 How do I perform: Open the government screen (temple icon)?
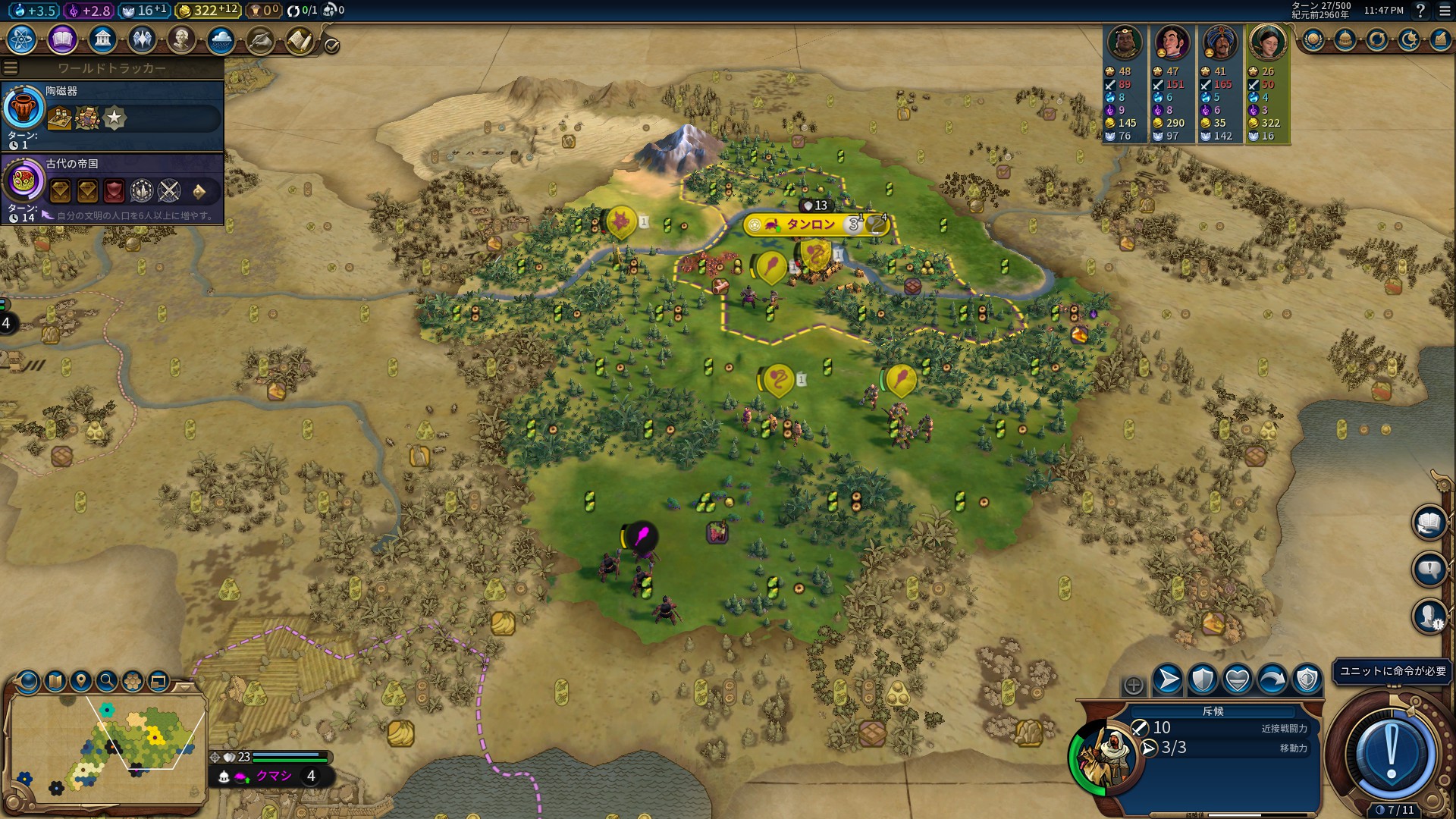(x=102, y=39)
